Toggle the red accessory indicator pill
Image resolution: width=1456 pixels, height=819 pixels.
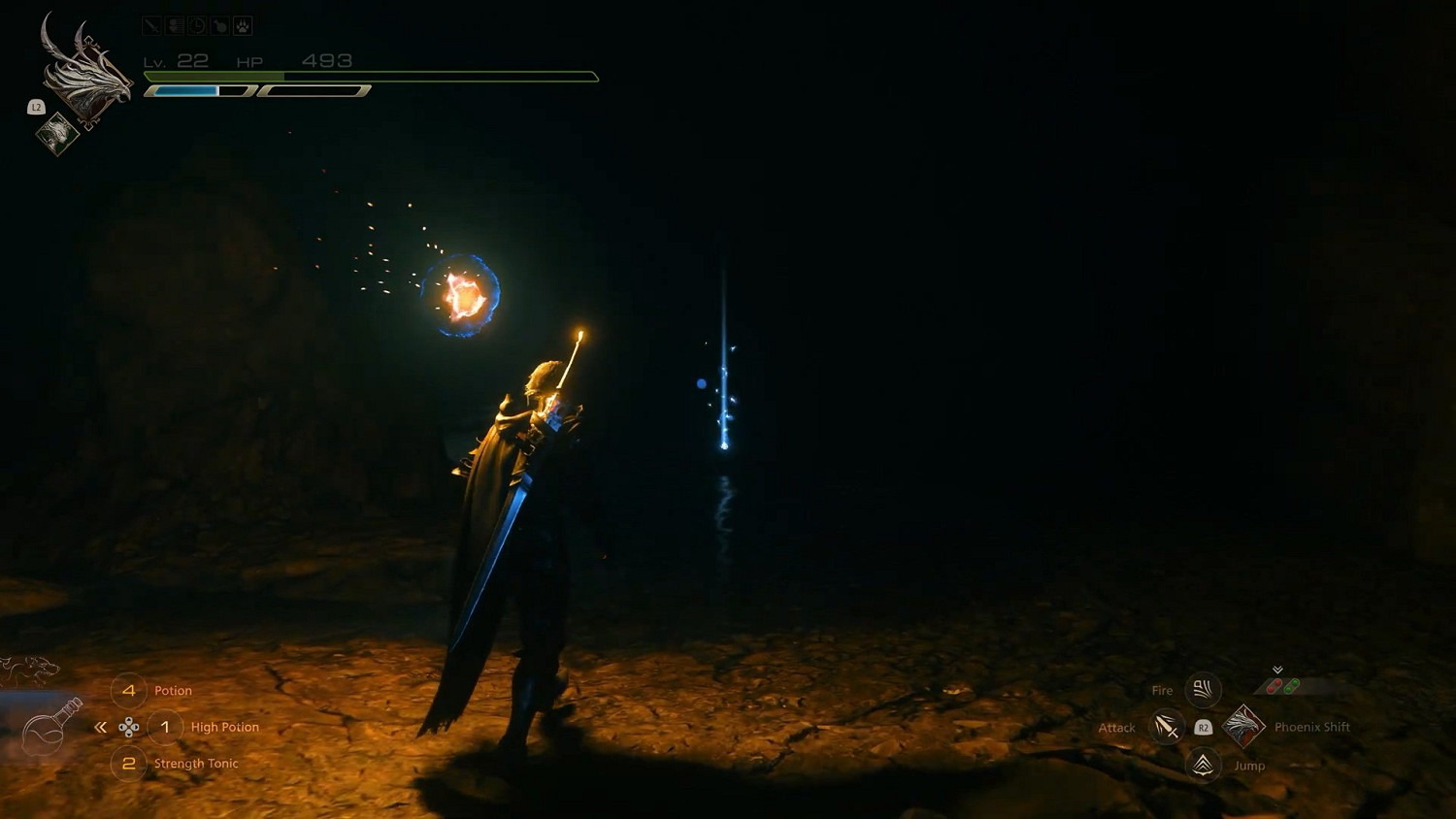1274,685
